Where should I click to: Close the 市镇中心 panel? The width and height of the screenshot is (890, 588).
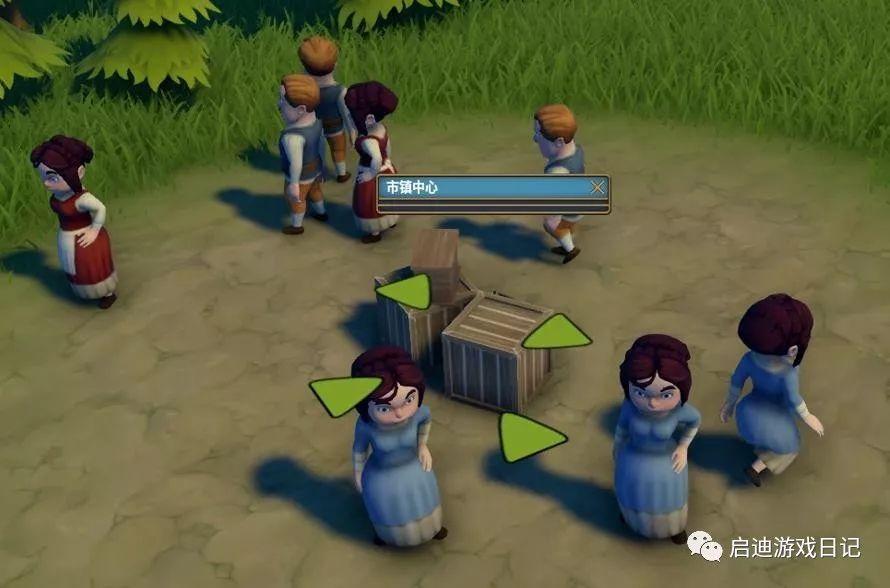(x=597, y=187)
